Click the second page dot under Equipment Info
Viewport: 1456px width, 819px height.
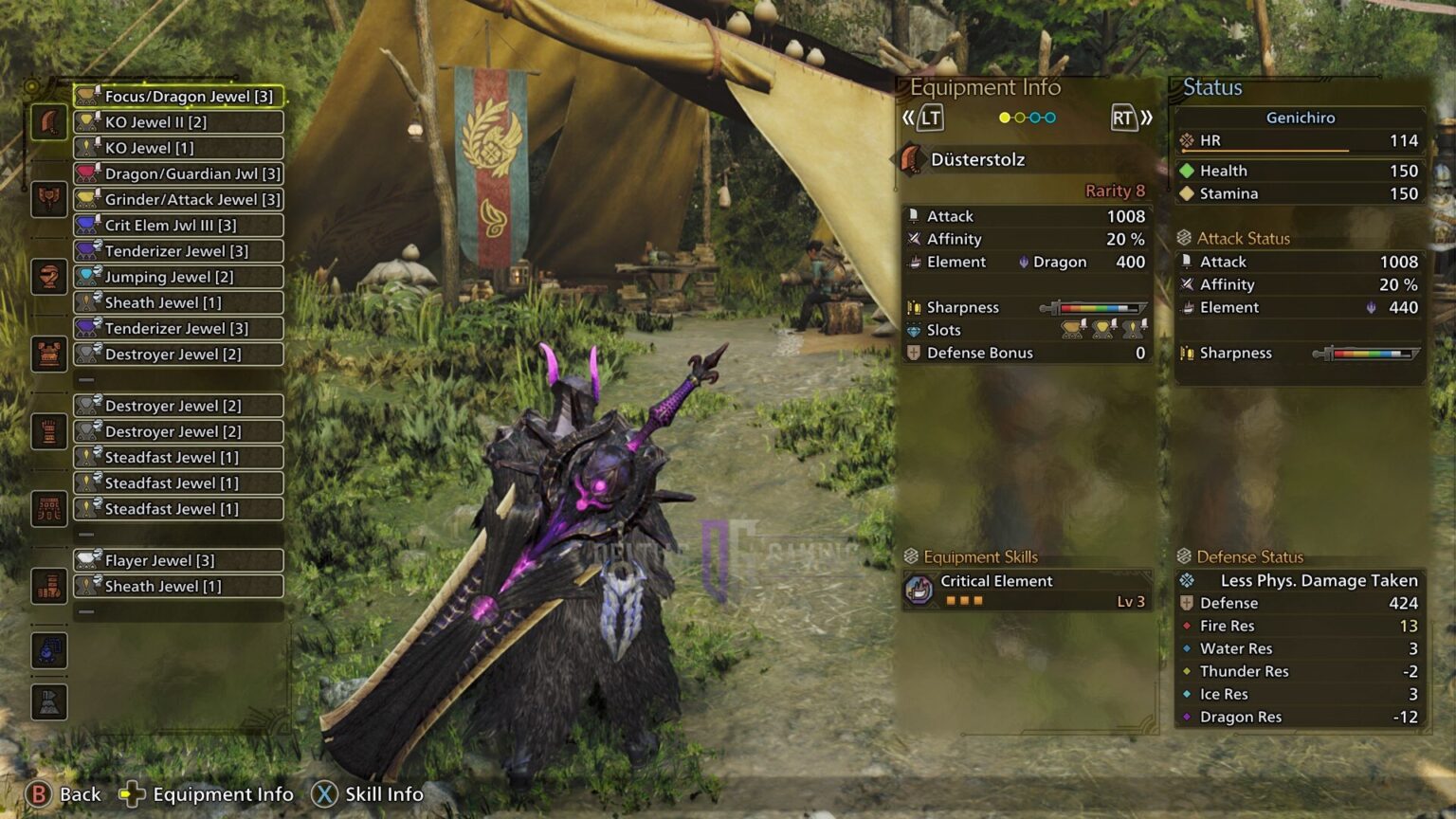click(1020, 118)
